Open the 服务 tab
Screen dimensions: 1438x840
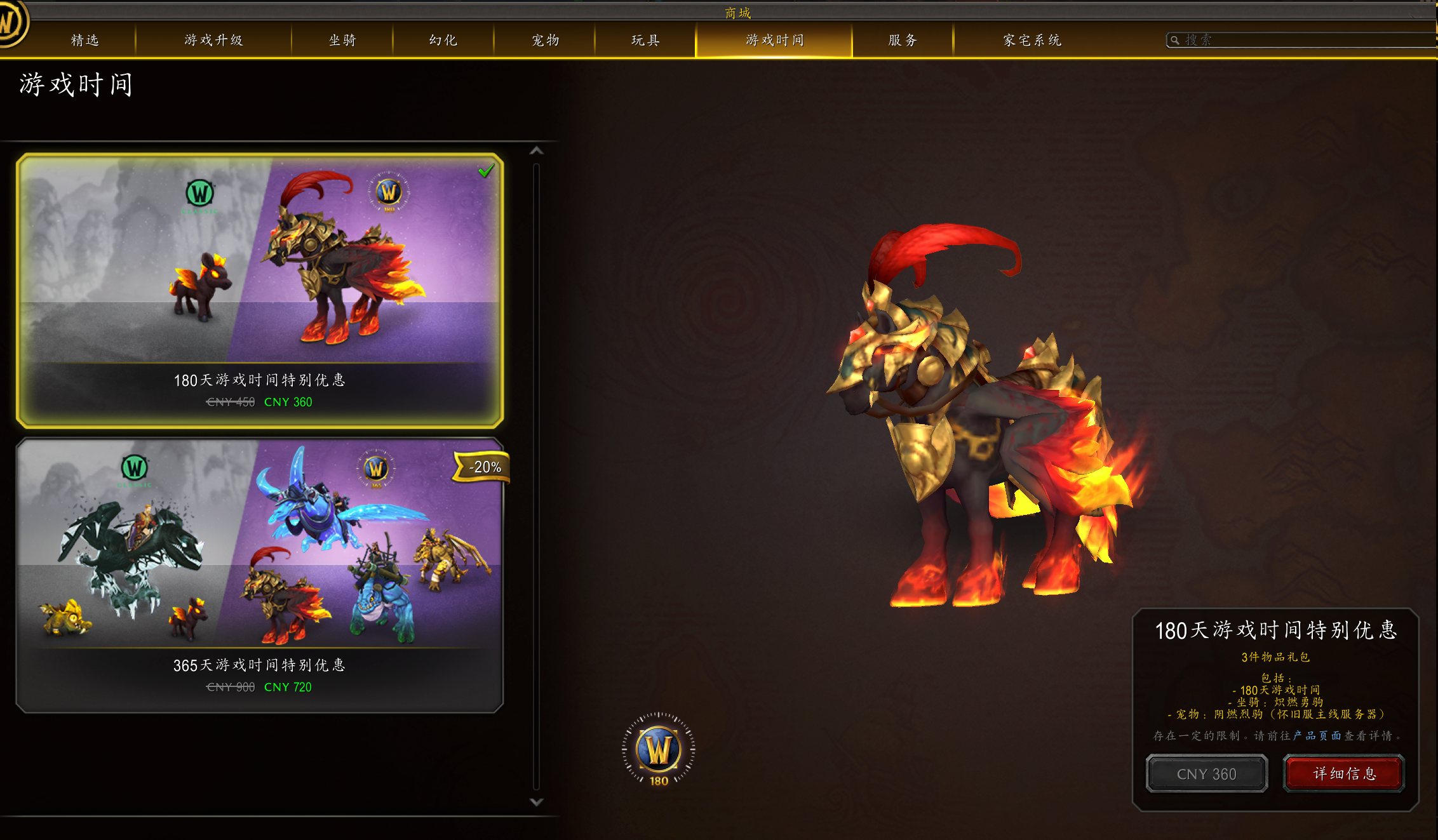tap(903, 40)
